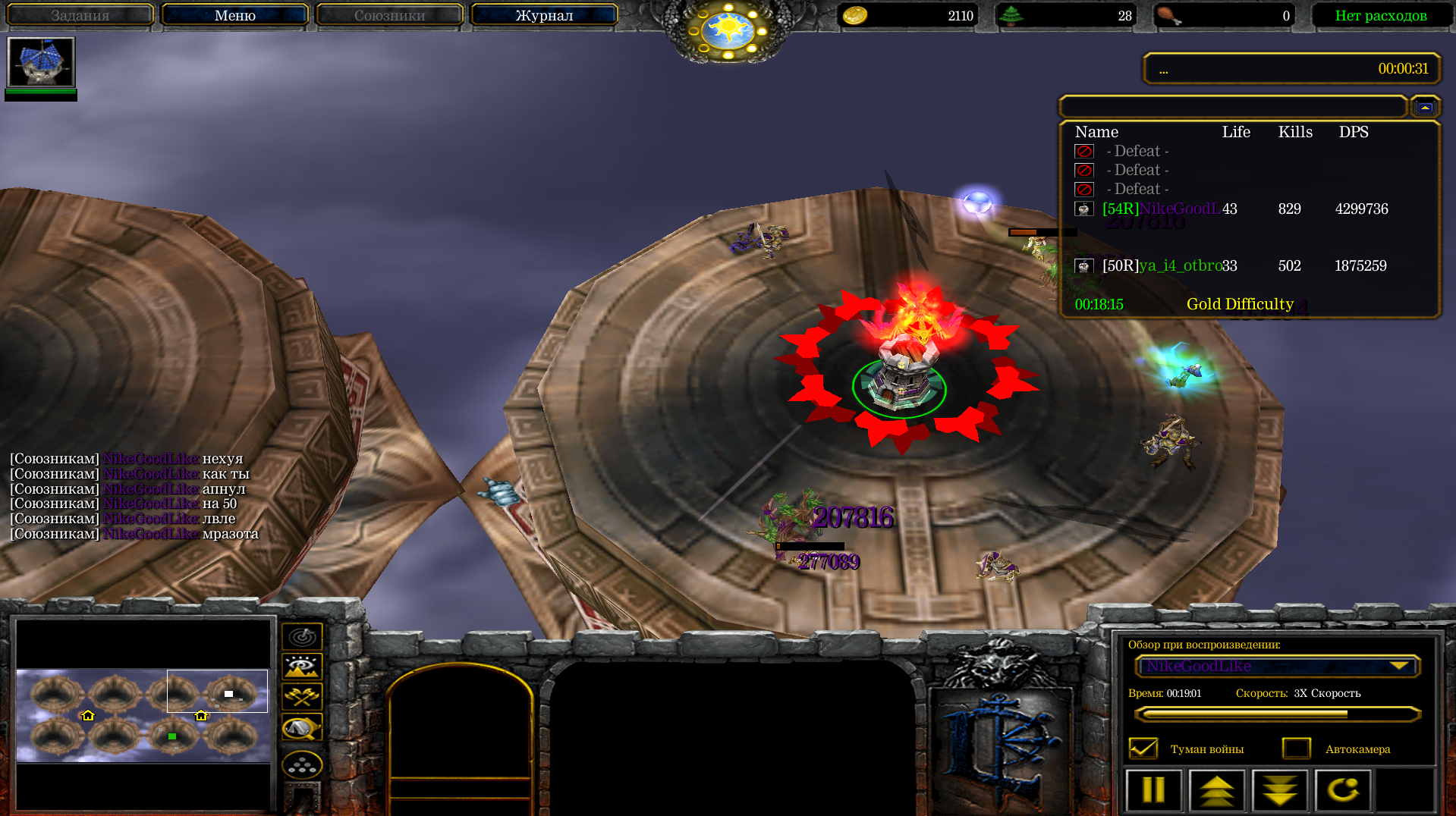Screen dimensions: 1456x816
Task: Enable the Автокамера checkbox
Action: (x=1296, y=749)
